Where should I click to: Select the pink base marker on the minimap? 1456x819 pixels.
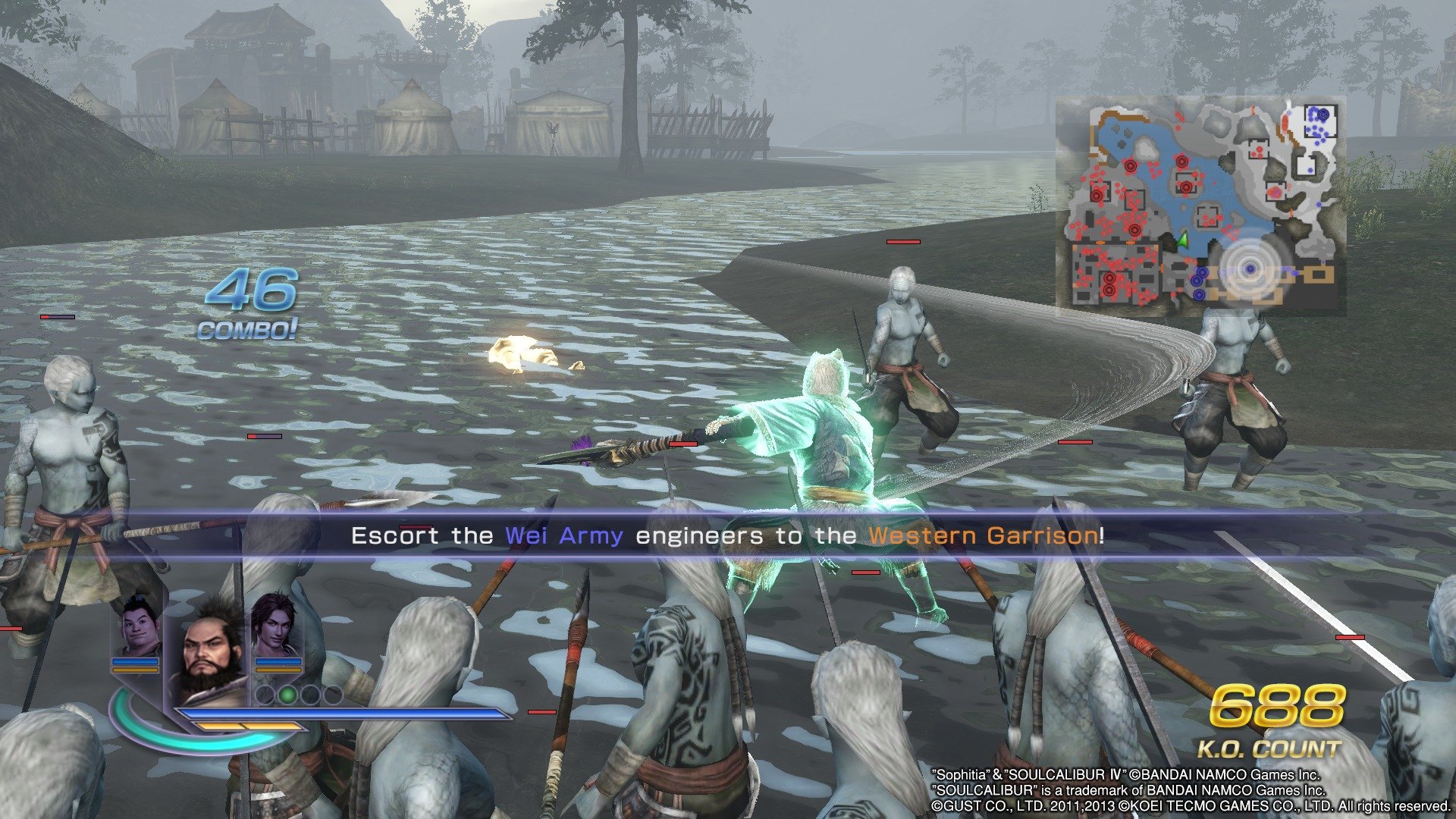pos(1275,191)
